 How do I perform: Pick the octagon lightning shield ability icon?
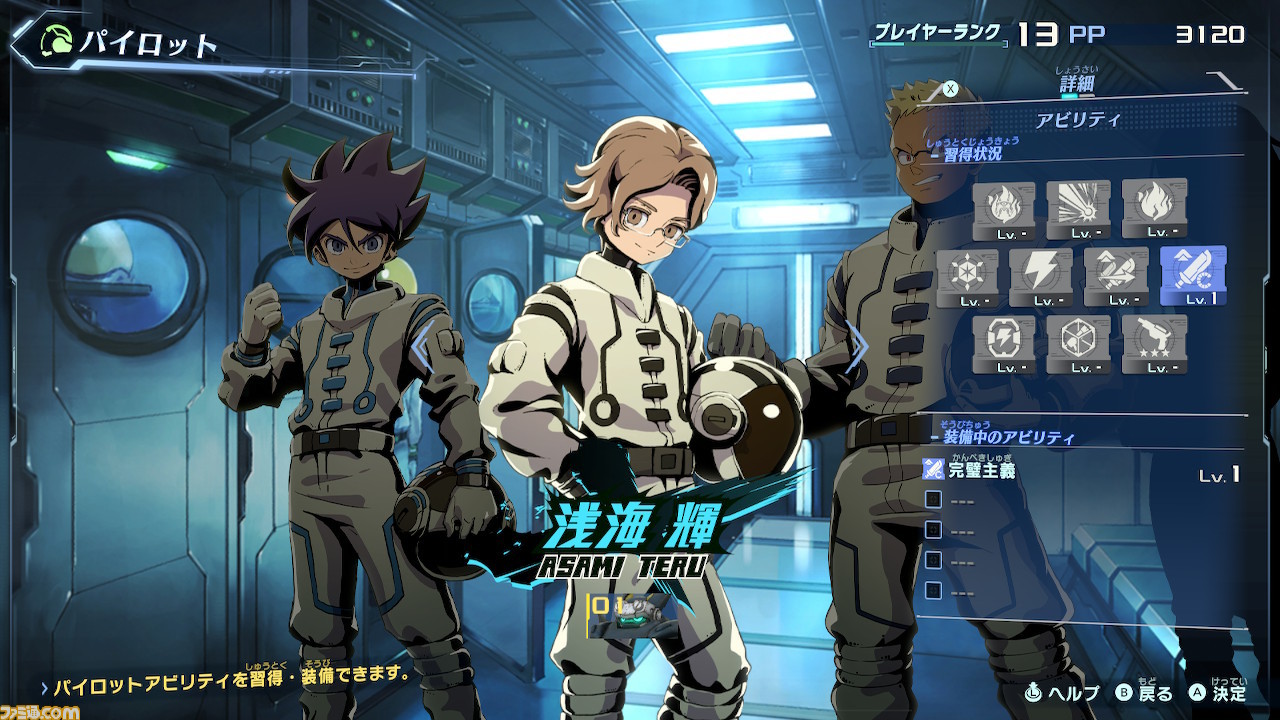(x=1003, y=344)
